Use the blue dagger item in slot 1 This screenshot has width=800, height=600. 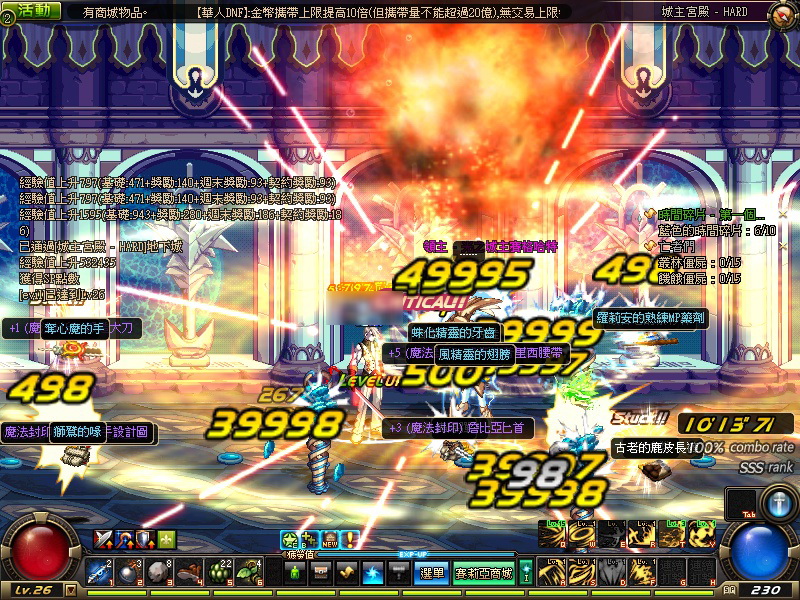[100, 572]
